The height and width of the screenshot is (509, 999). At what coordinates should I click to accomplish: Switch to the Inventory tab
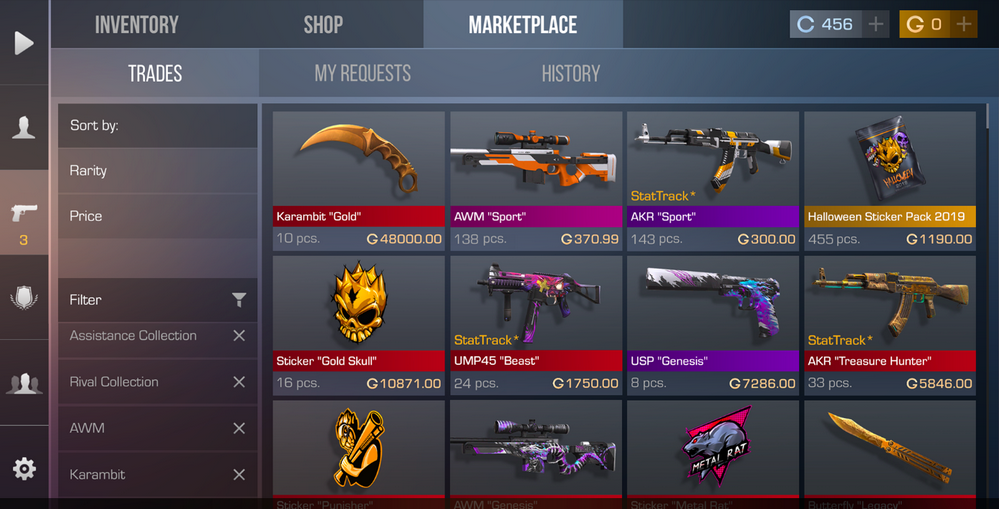[x=136, y=25]
